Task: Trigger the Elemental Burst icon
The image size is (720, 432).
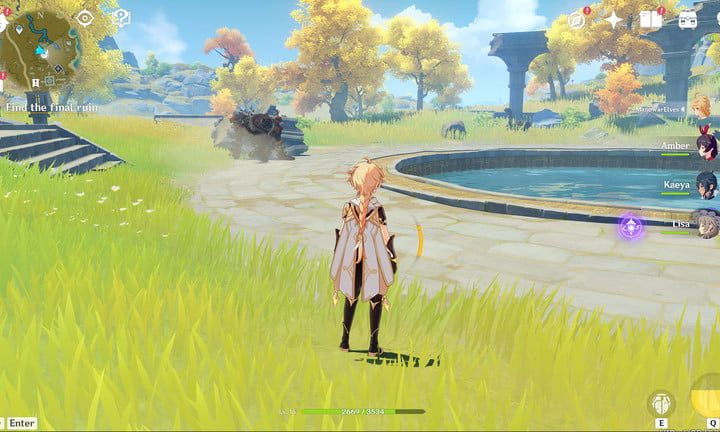Action: pyautogui.click(x=705, y=400)
